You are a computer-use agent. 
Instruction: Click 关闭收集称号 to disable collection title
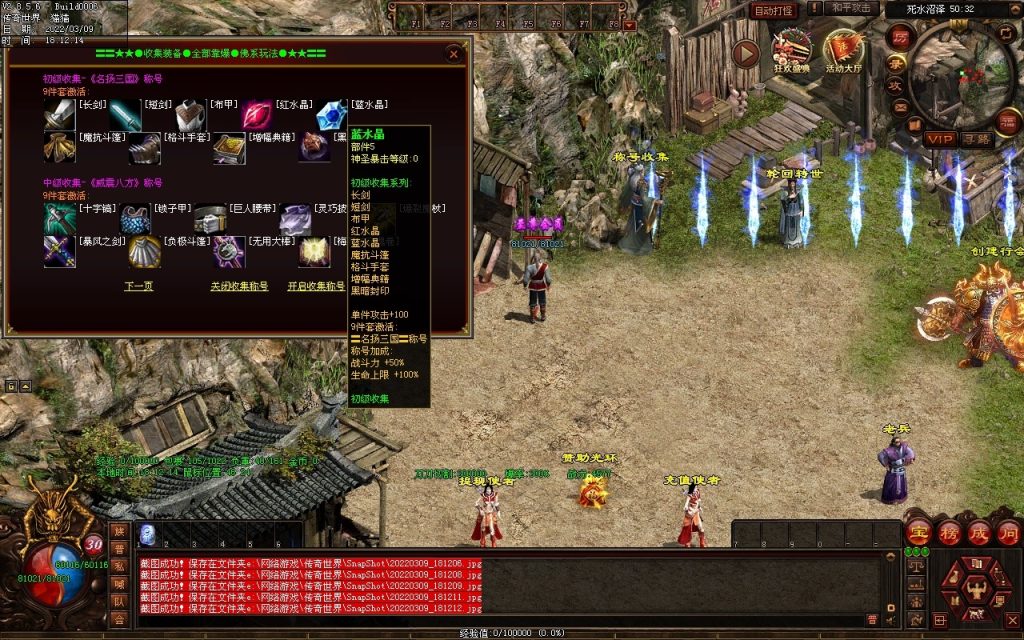coord(239,286)
